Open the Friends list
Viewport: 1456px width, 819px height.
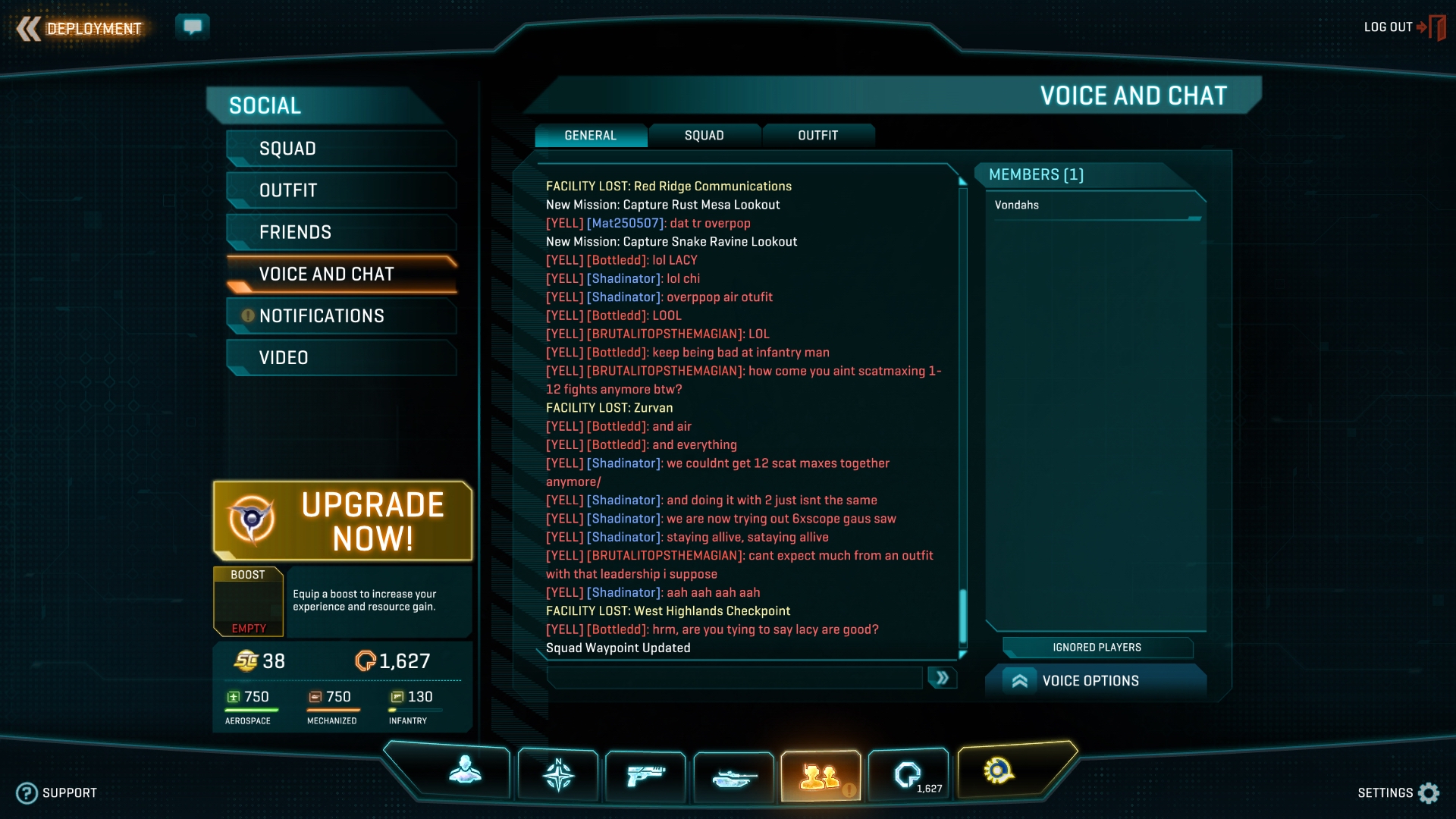pyautogui.click(x=341, y=232)
